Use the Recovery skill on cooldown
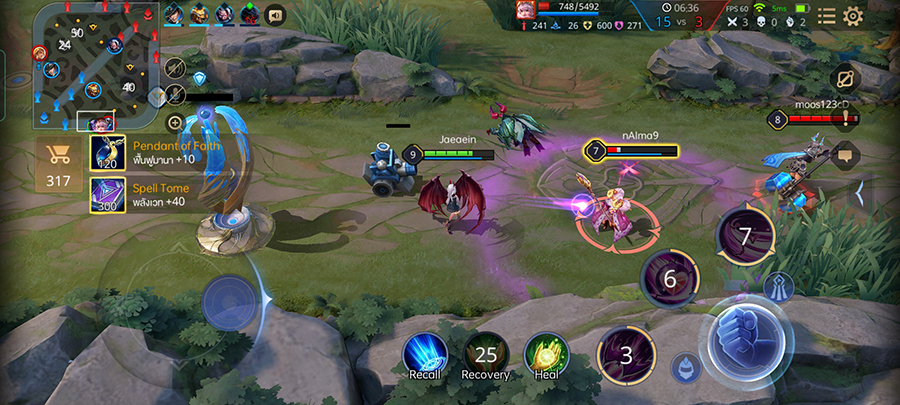This screenshot has height=405, width=900. click(x=485, y=354)
